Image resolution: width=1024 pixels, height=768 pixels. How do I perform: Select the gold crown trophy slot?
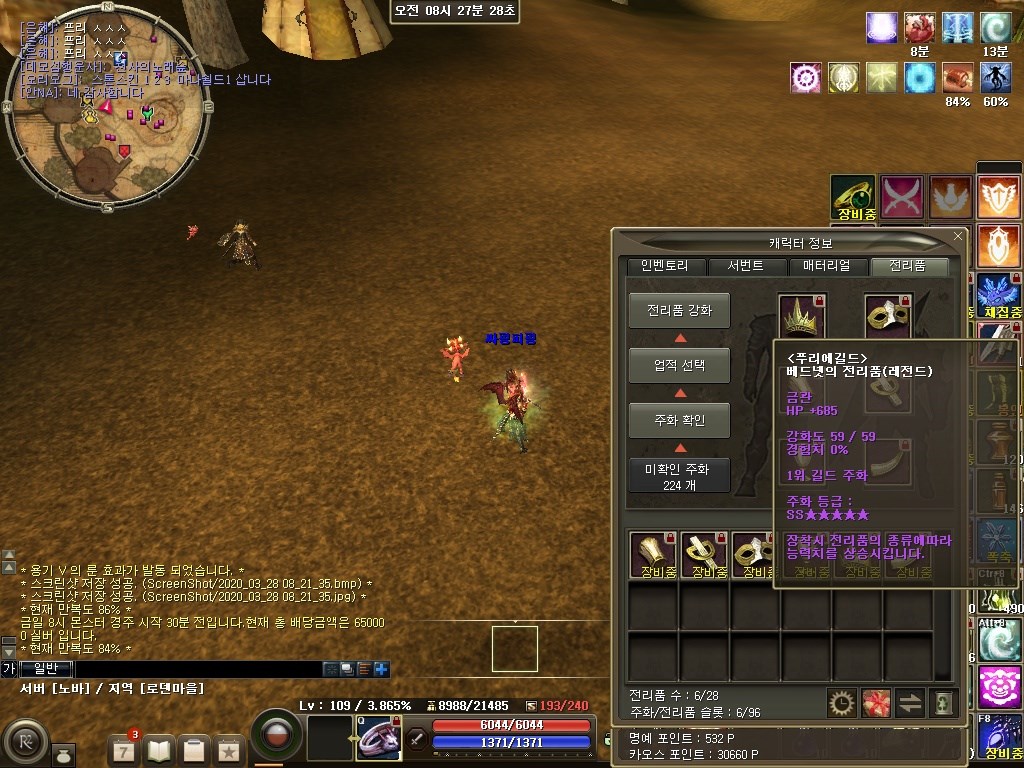tap(802, 316)
